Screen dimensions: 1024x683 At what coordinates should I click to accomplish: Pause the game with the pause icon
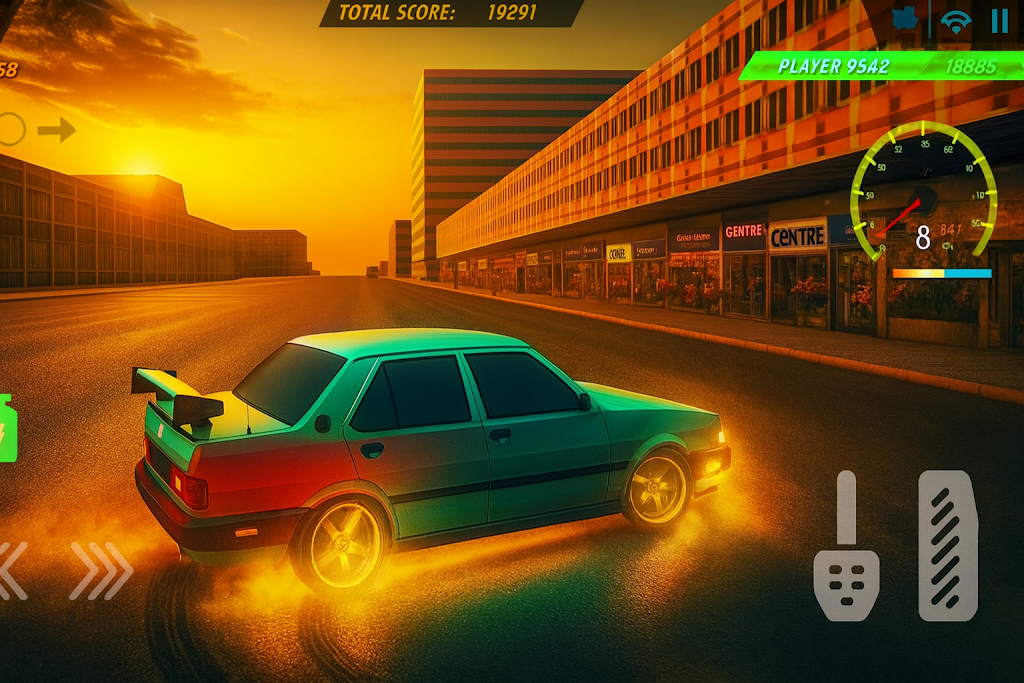(999, 21)
